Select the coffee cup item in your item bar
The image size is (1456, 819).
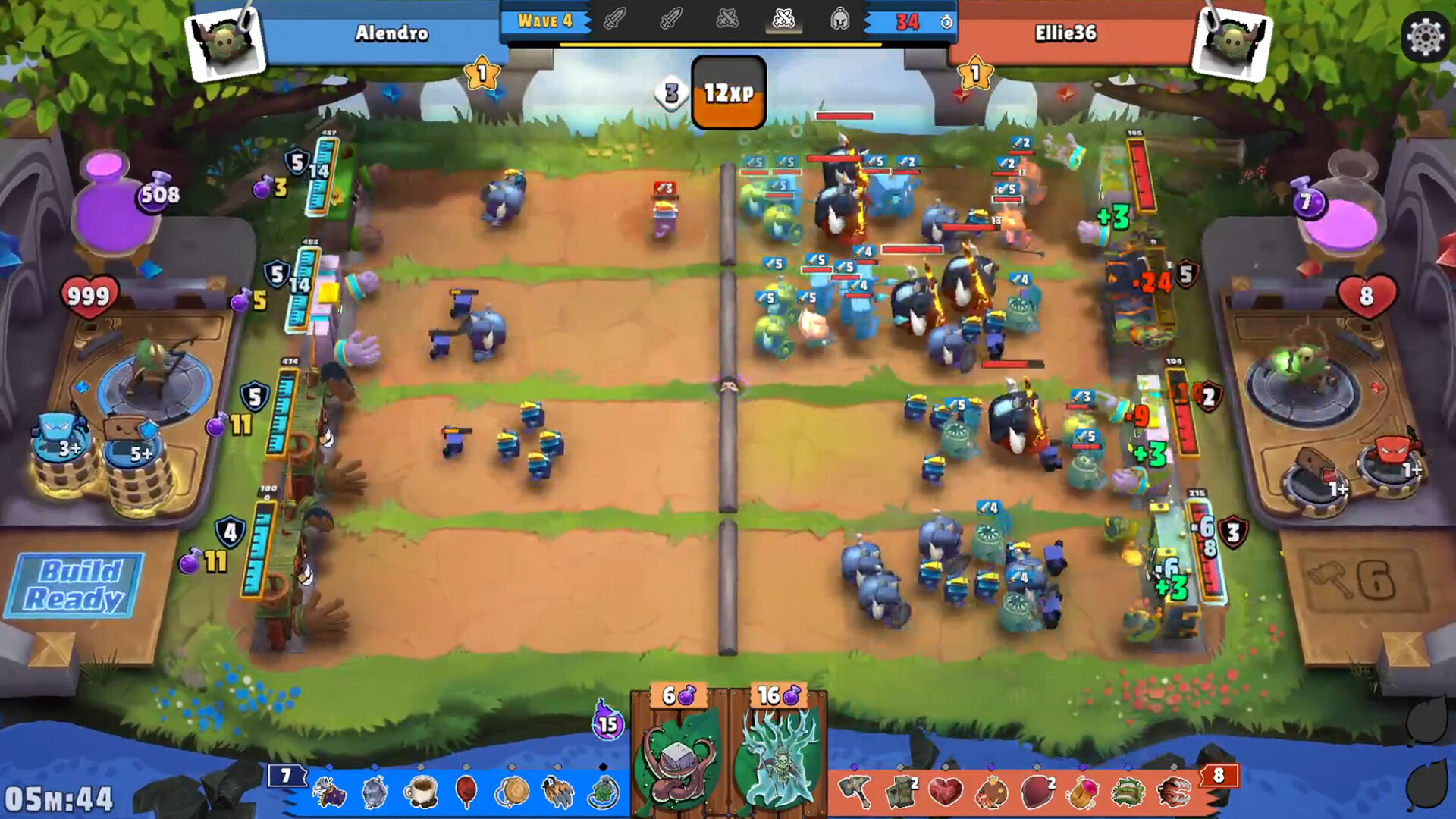422,792
